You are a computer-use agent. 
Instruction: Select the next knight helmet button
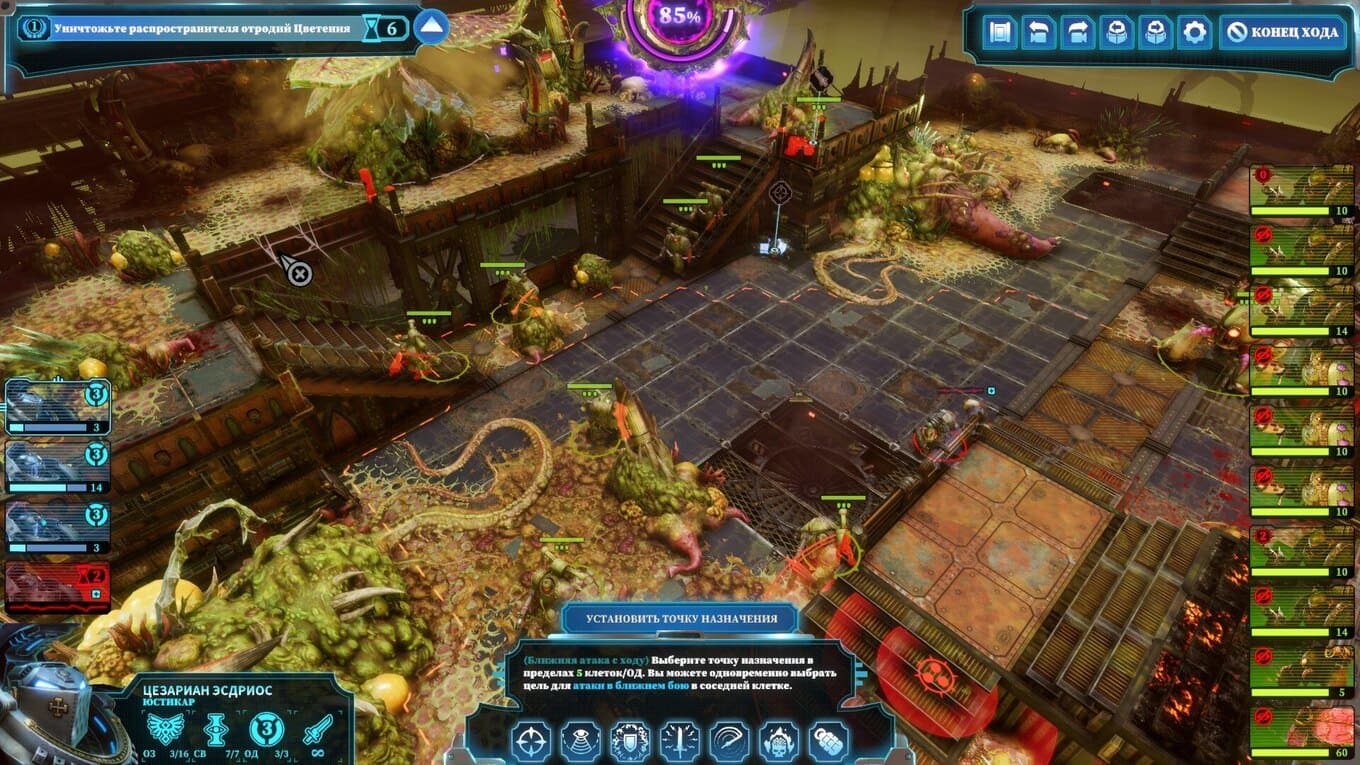coord(1155,33)
